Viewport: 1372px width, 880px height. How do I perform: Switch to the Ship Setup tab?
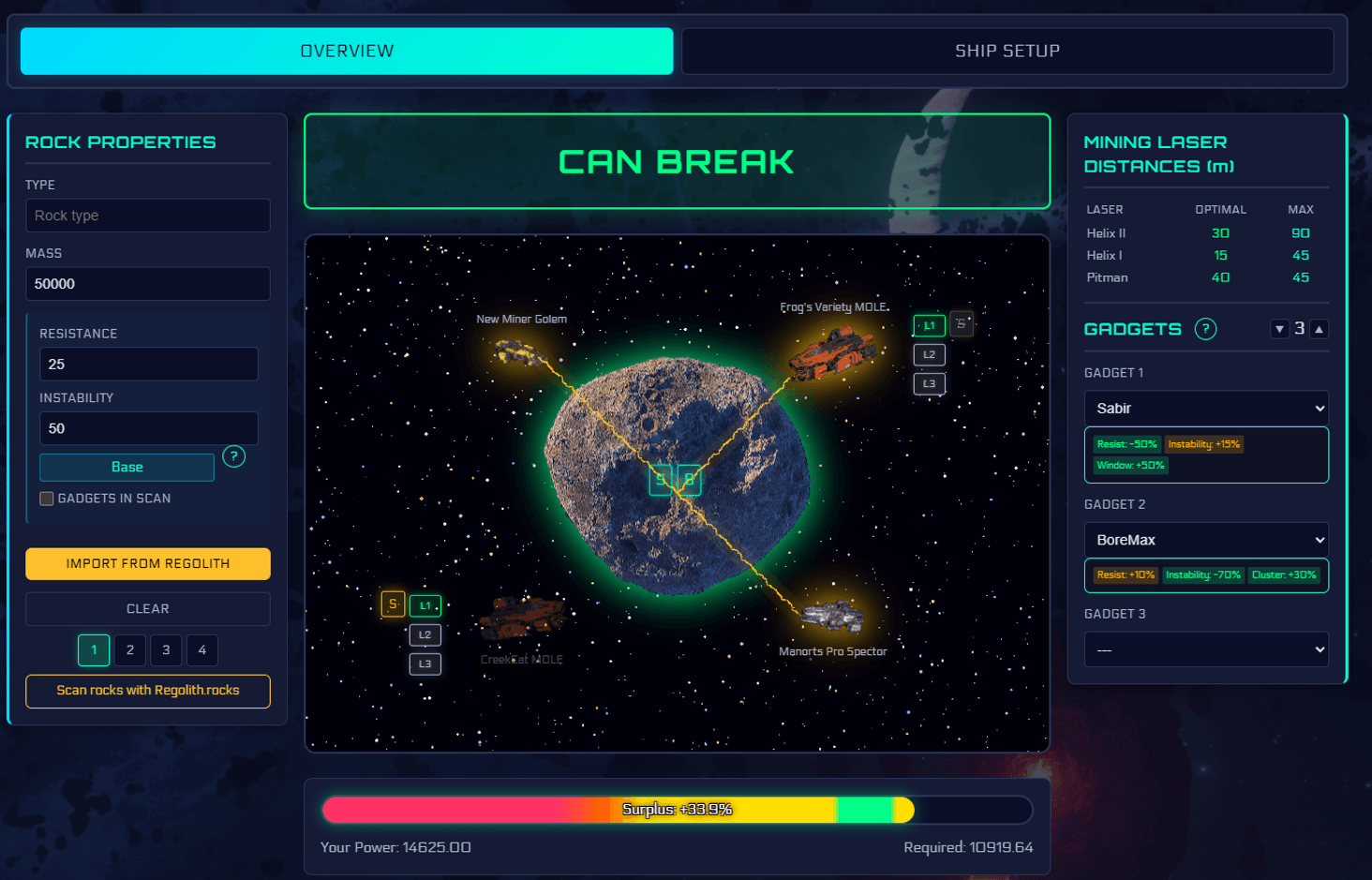[x=1007, y=51]
